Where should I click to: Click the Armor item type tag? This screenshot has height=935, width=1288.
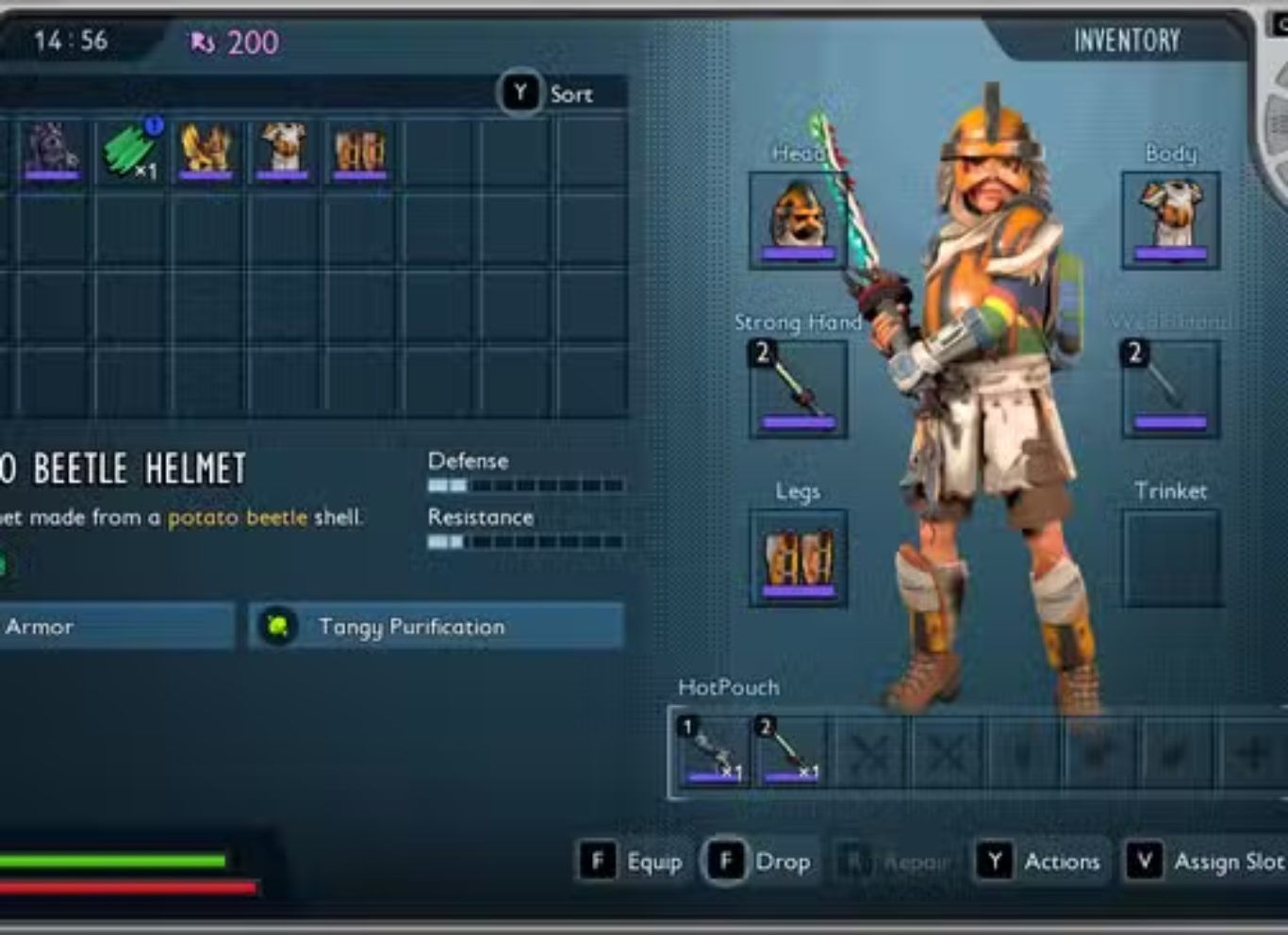(x=113, y=627)
